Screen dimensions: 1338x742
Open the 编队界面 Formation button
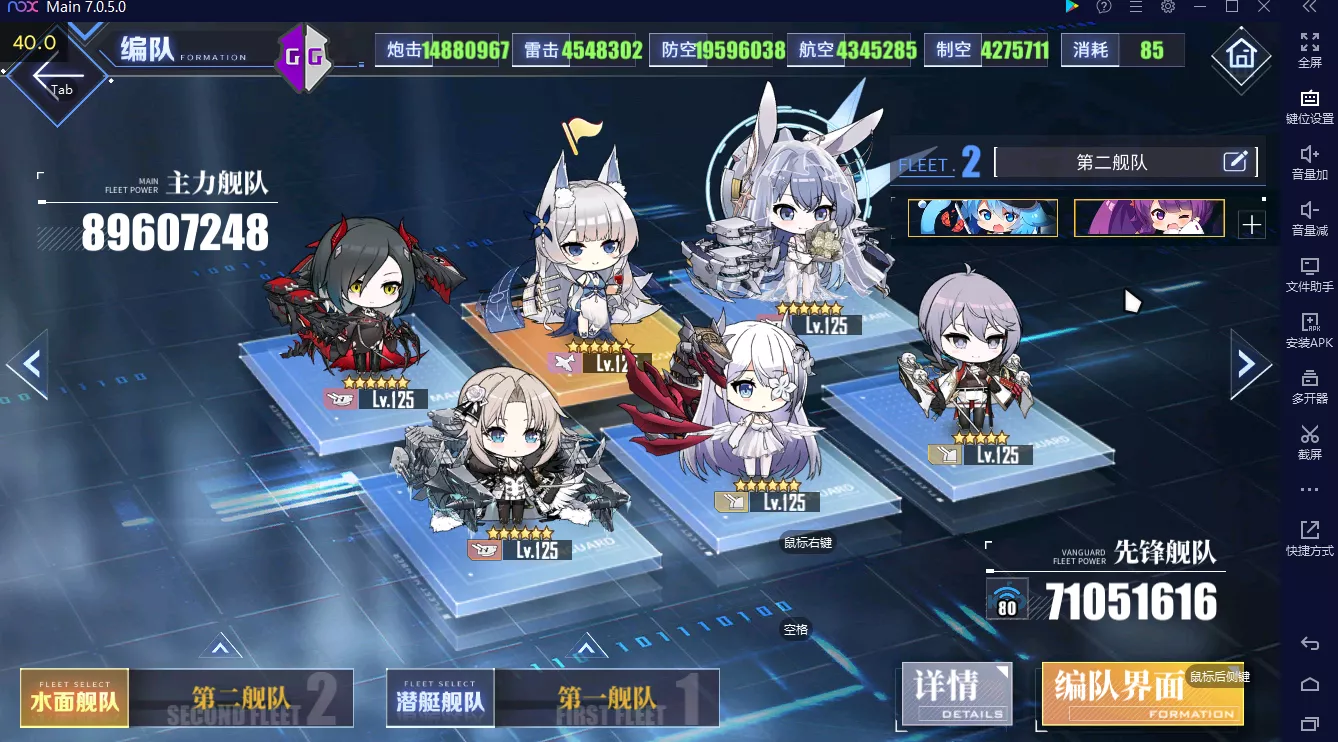1142,692
